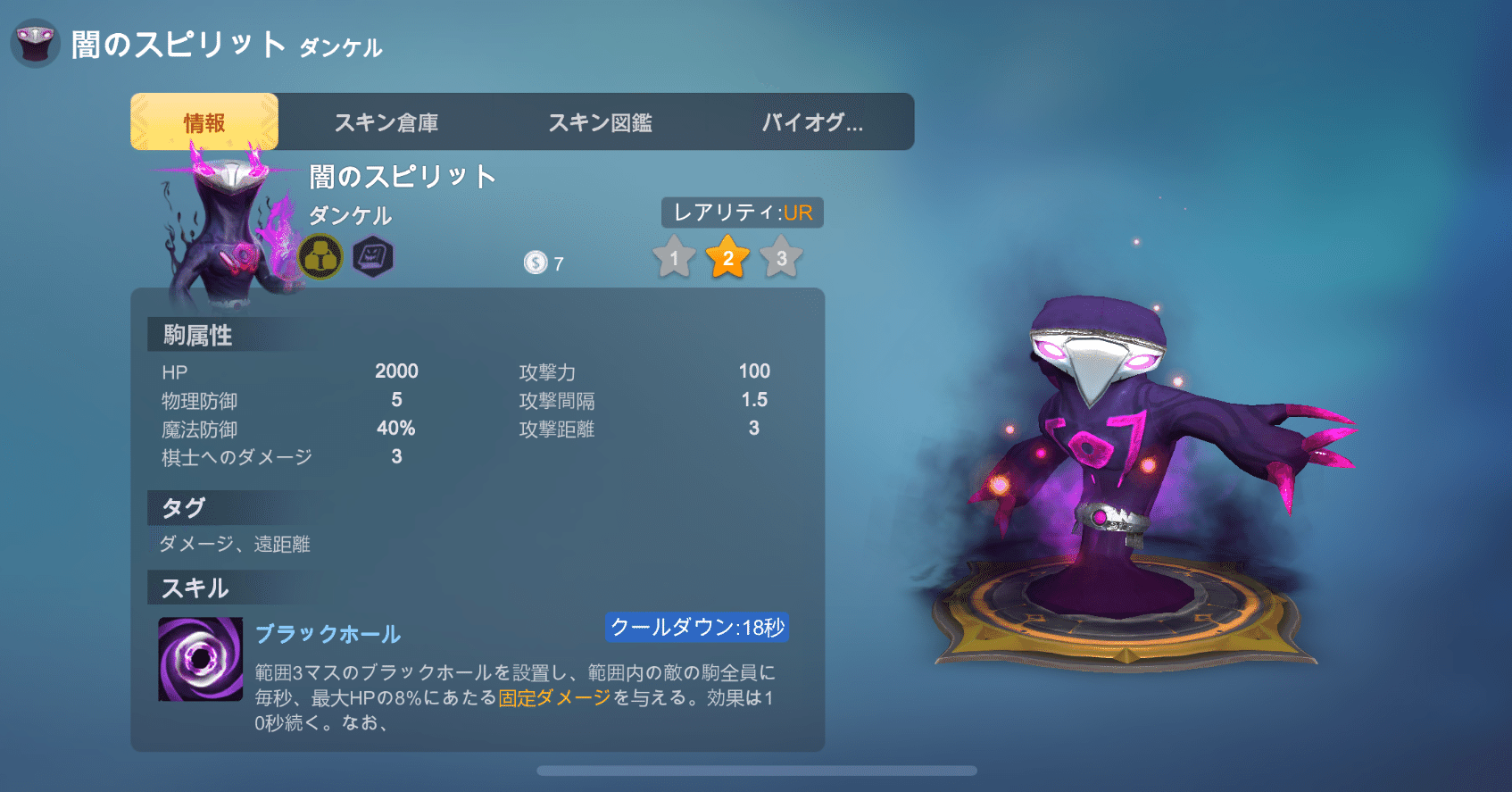Open the ブラックホール skill icon
Viewport: 1512px width, 792px height.
tap(199, 661)
